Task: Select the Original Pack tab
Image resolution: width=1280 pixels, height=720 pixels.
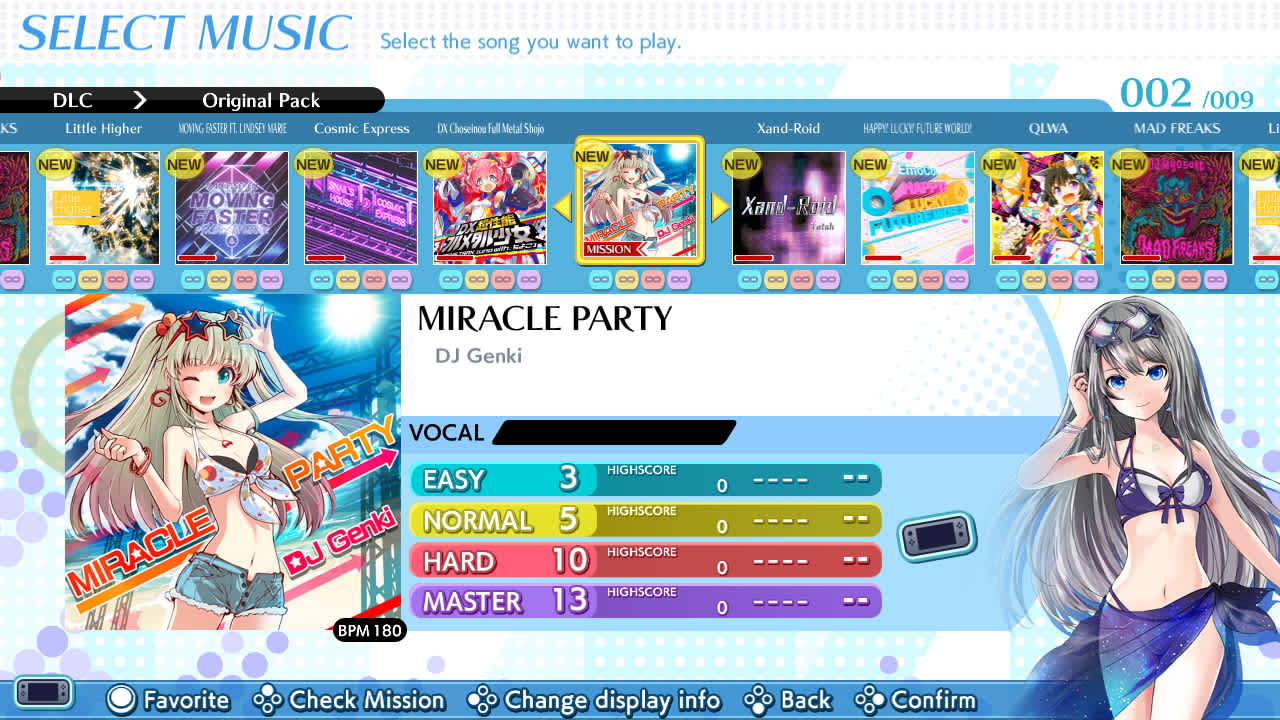Action: pos(261,100)
